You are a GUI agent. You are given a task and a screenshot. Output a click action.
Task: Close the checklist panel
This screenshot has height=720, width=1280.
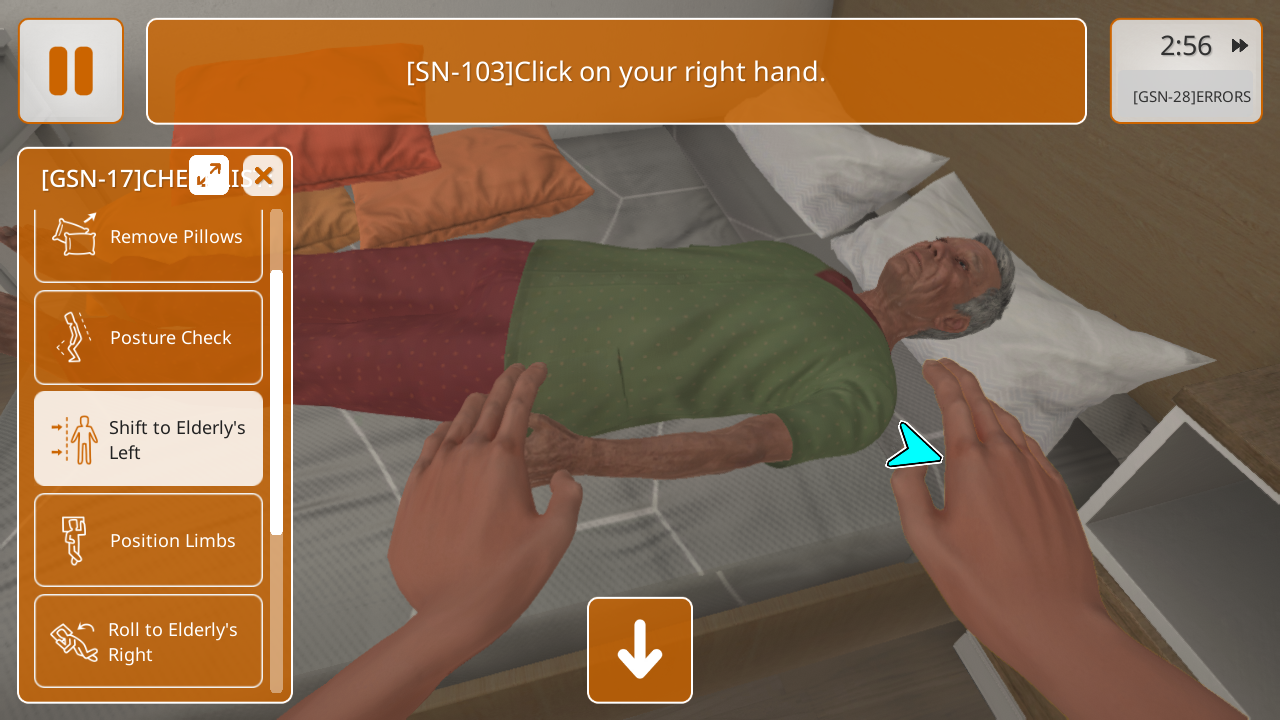[263, 176]
